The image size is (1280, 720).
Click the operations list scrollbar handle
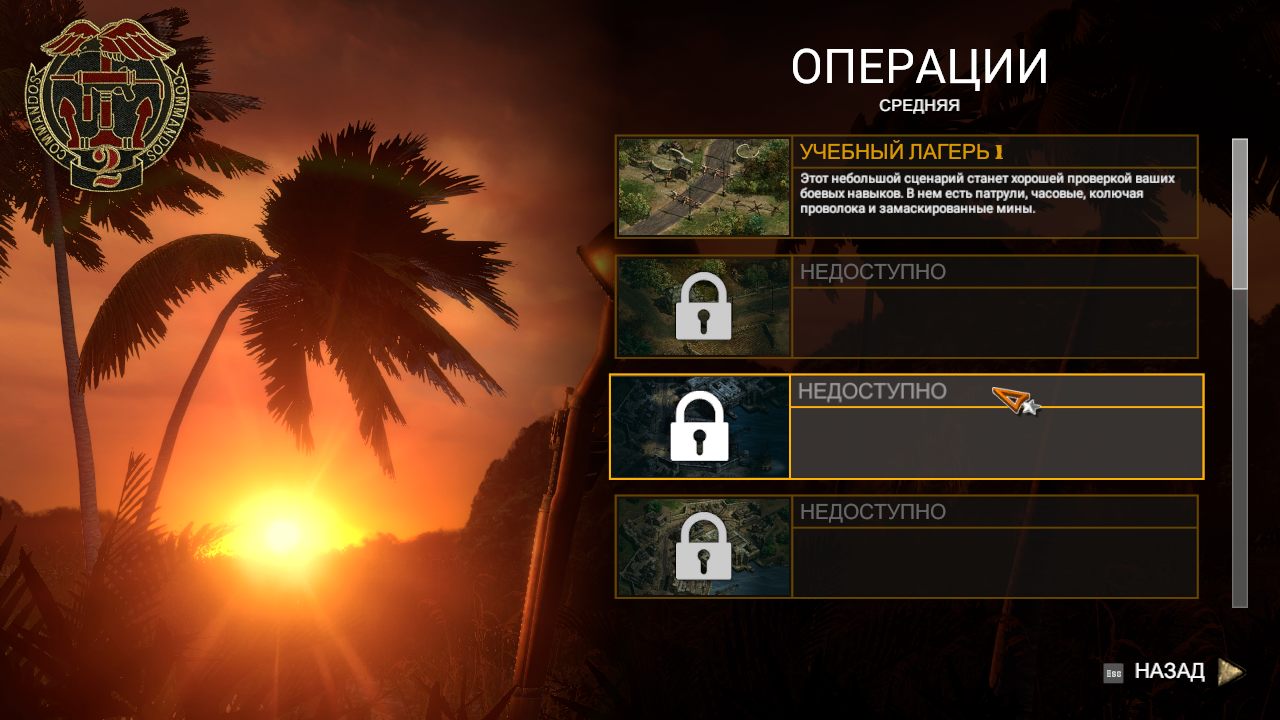tap(1240, 214)
